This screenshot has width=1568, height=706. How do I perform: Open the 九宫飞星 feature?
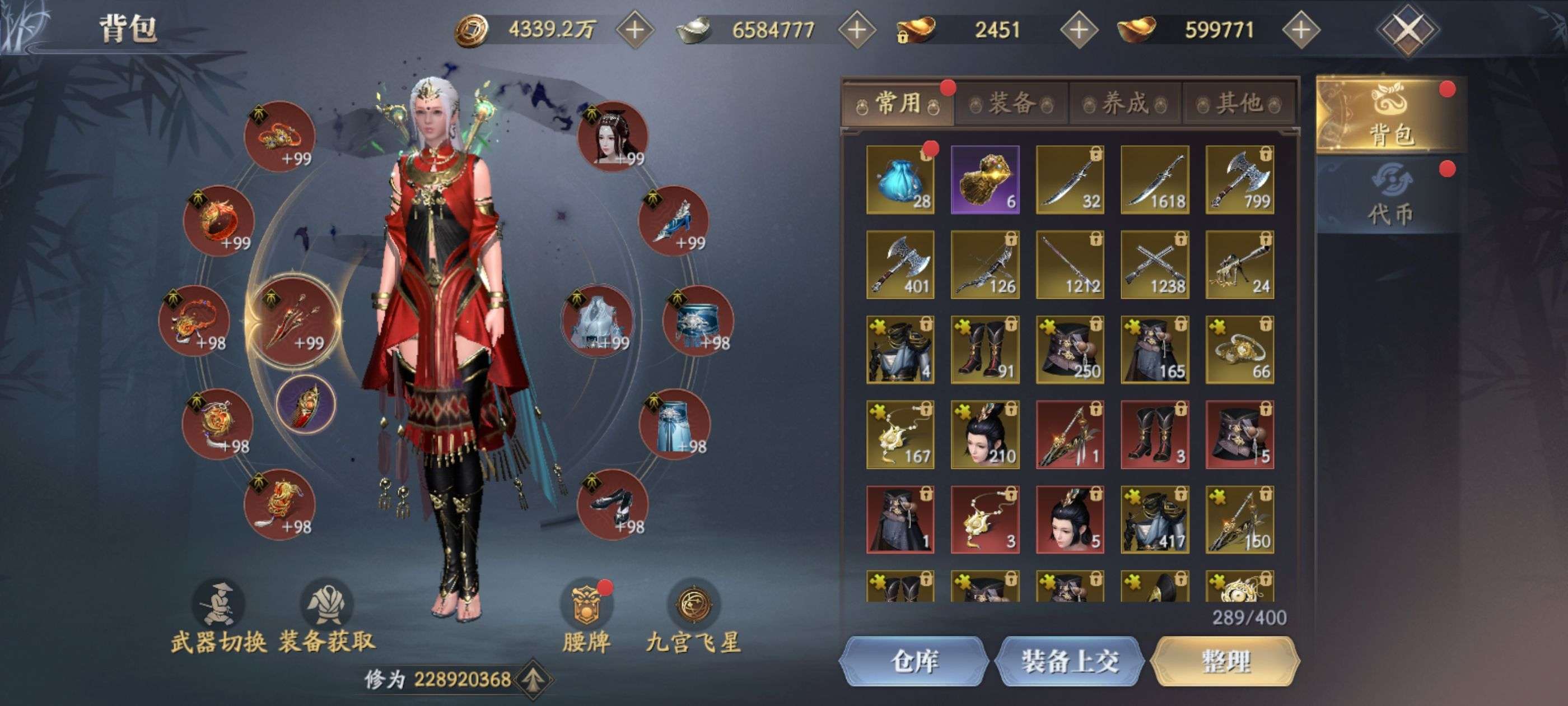click(693, 616)
